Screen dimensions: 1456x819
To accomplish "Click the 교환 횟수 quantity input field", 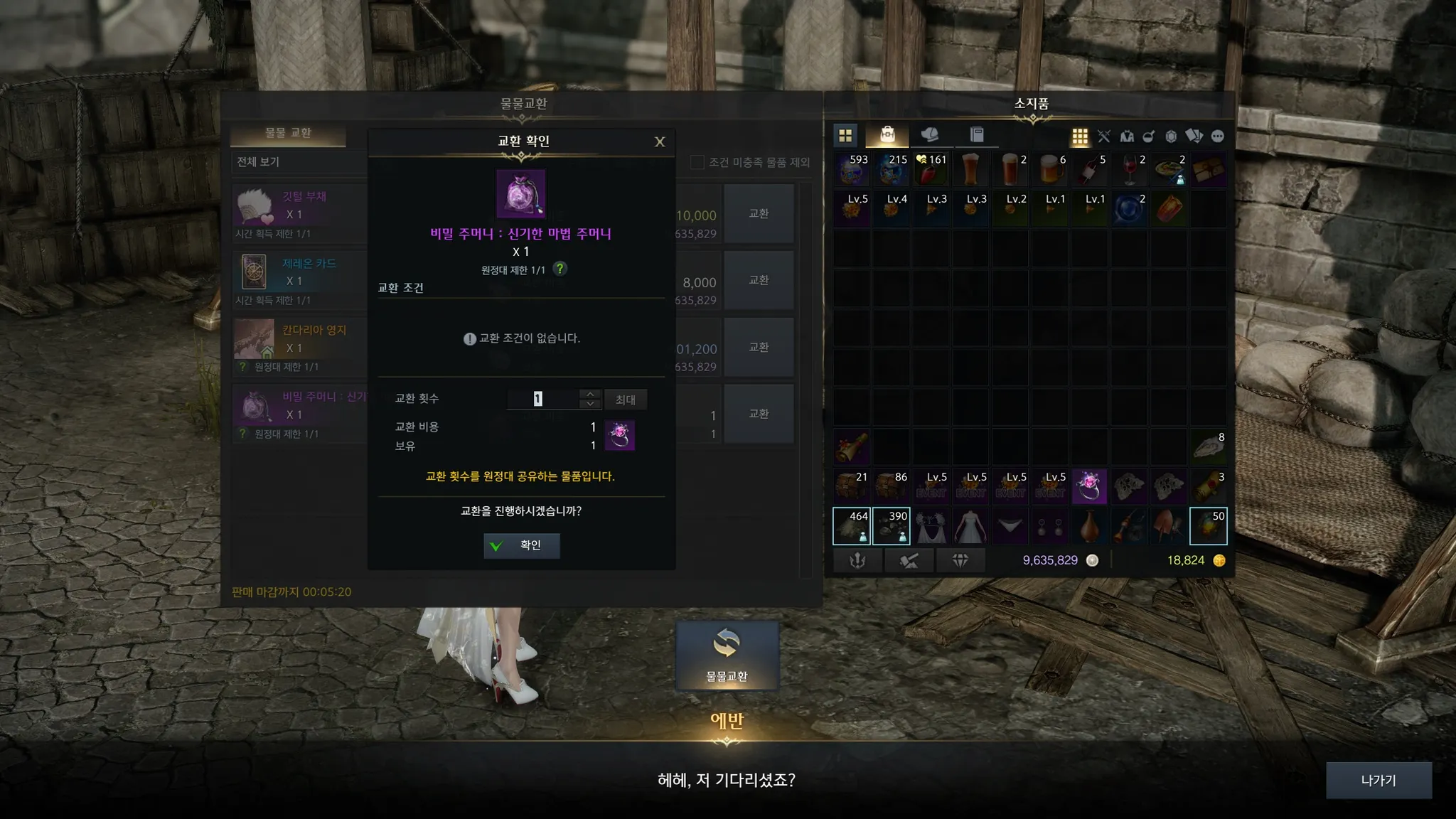I will [x=542, y=399].
